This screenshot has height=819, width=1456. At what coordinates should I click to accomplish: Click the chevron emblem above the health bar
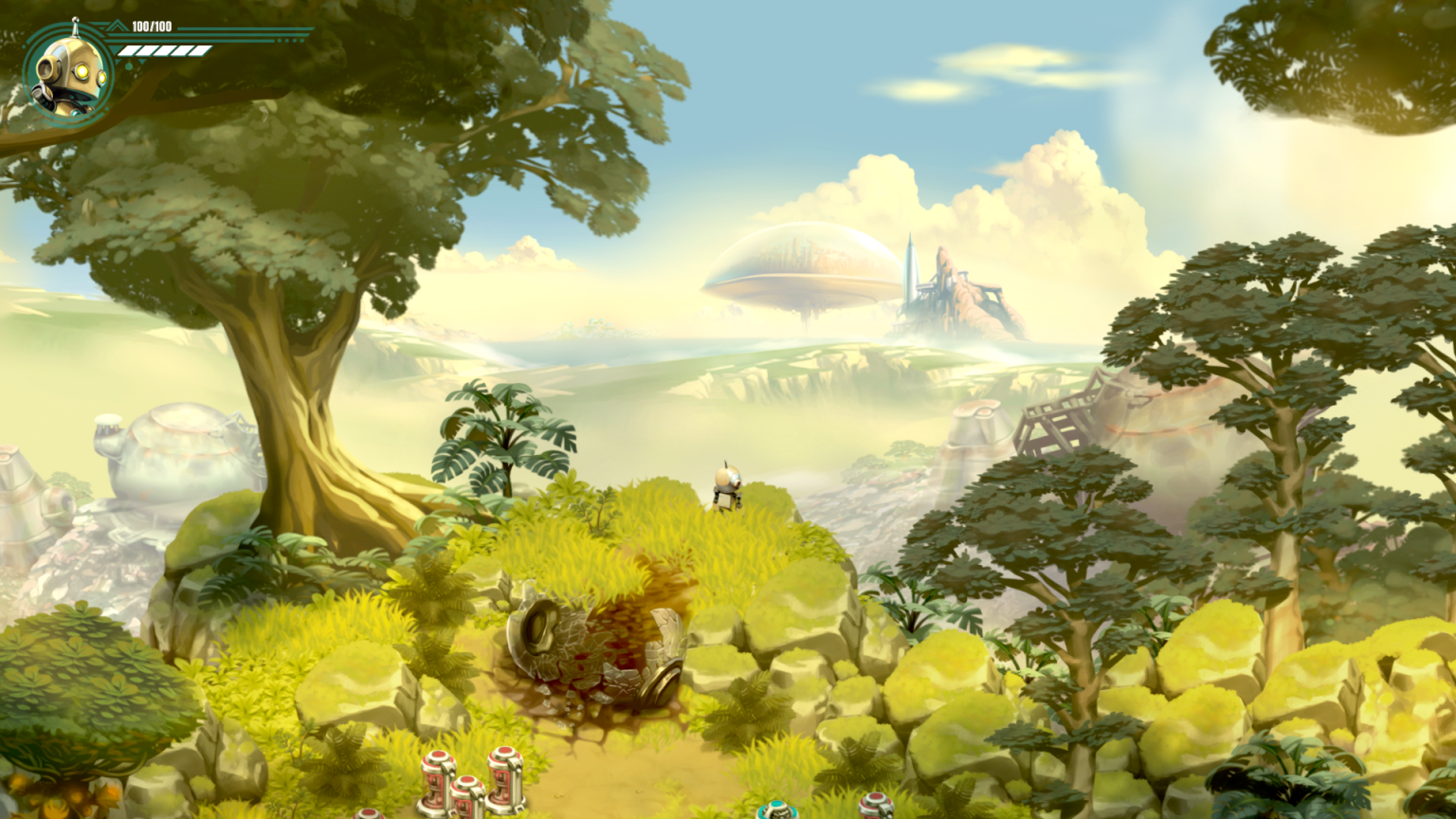point(116,26)
